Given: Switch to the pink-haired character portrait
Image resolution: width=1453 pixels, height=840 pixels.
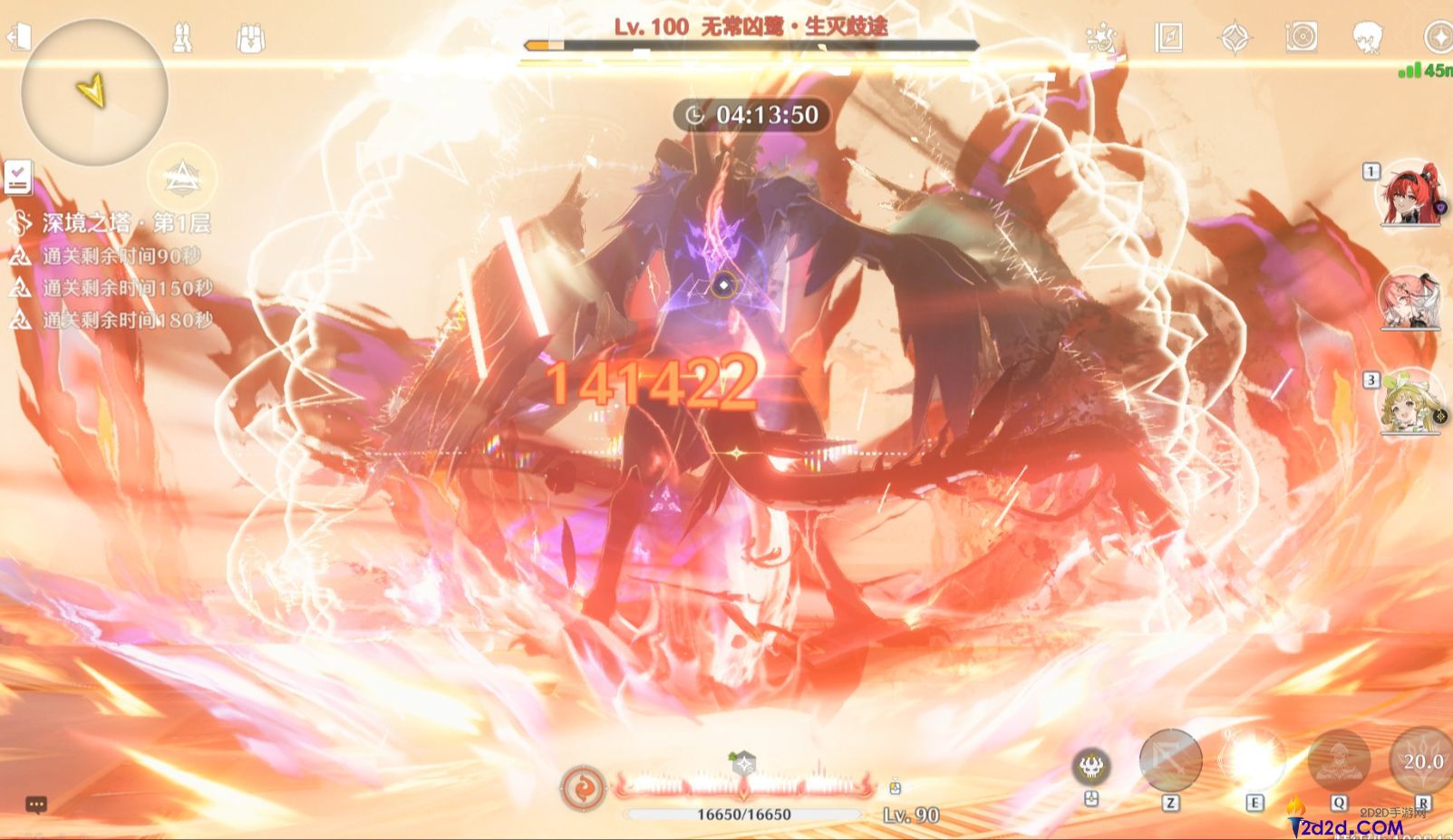Looking at the screenshot, I should (x=1409, y=299).
